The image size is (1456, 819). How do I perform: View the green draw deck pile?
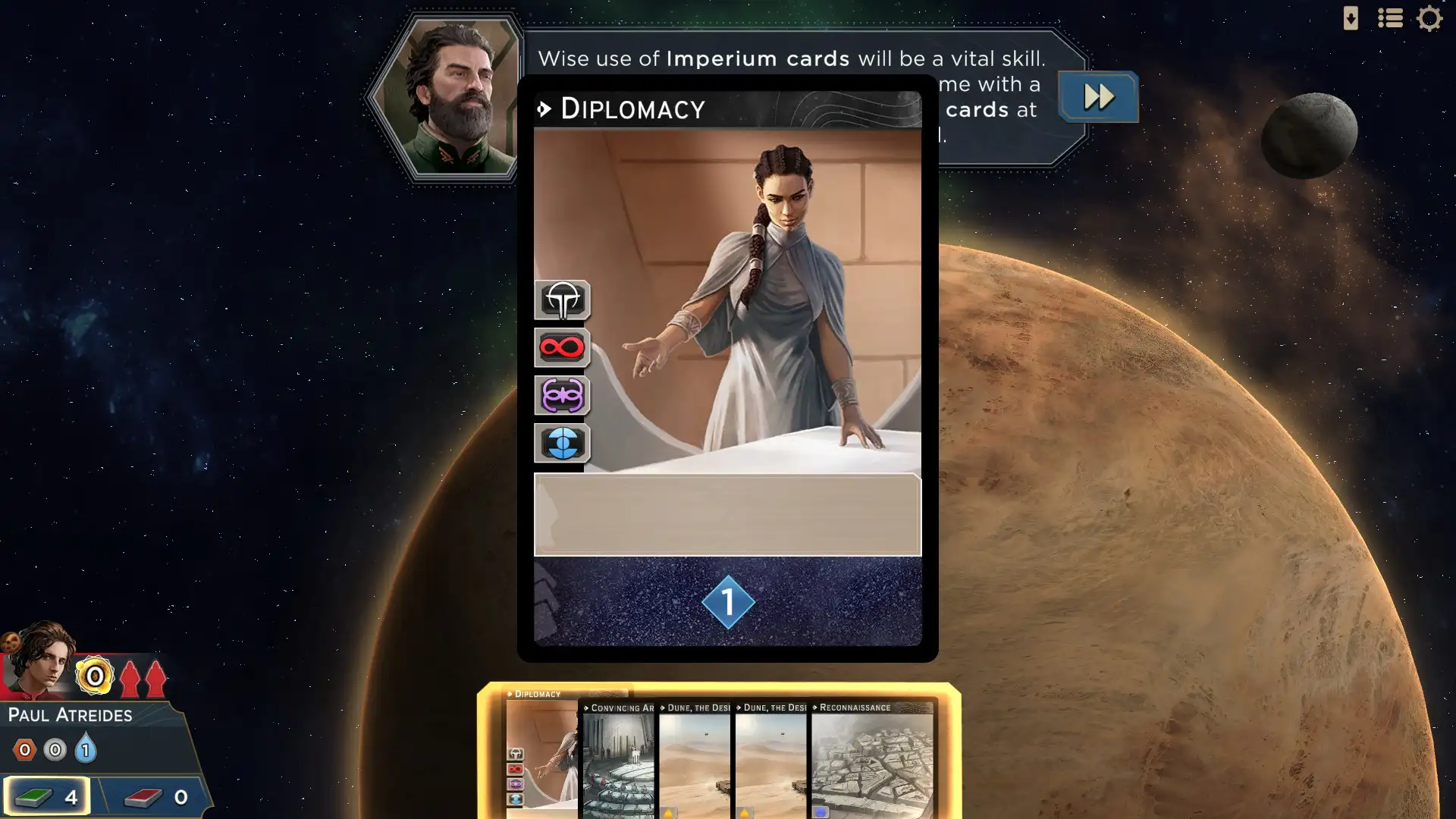(x=47, y=796)
